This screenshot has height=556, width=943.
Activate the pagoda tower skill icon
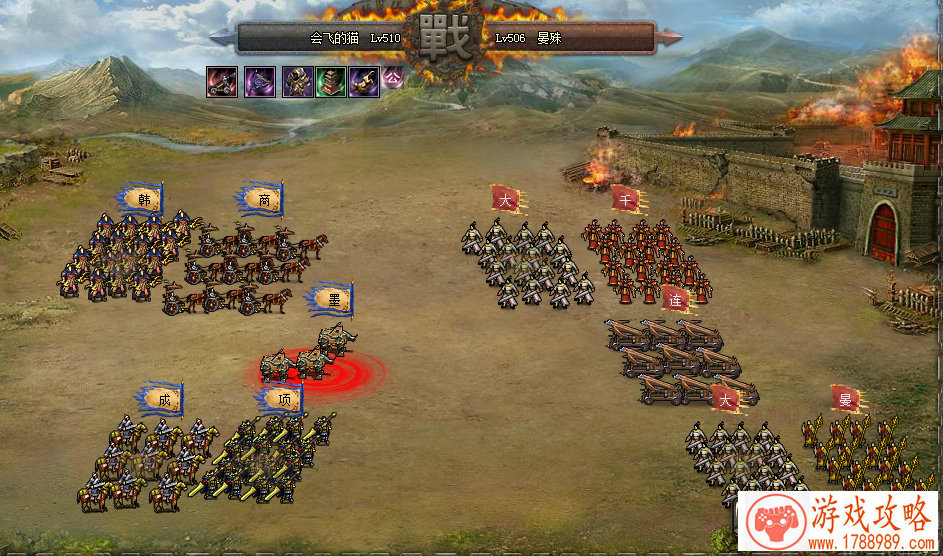coord(331,81)
